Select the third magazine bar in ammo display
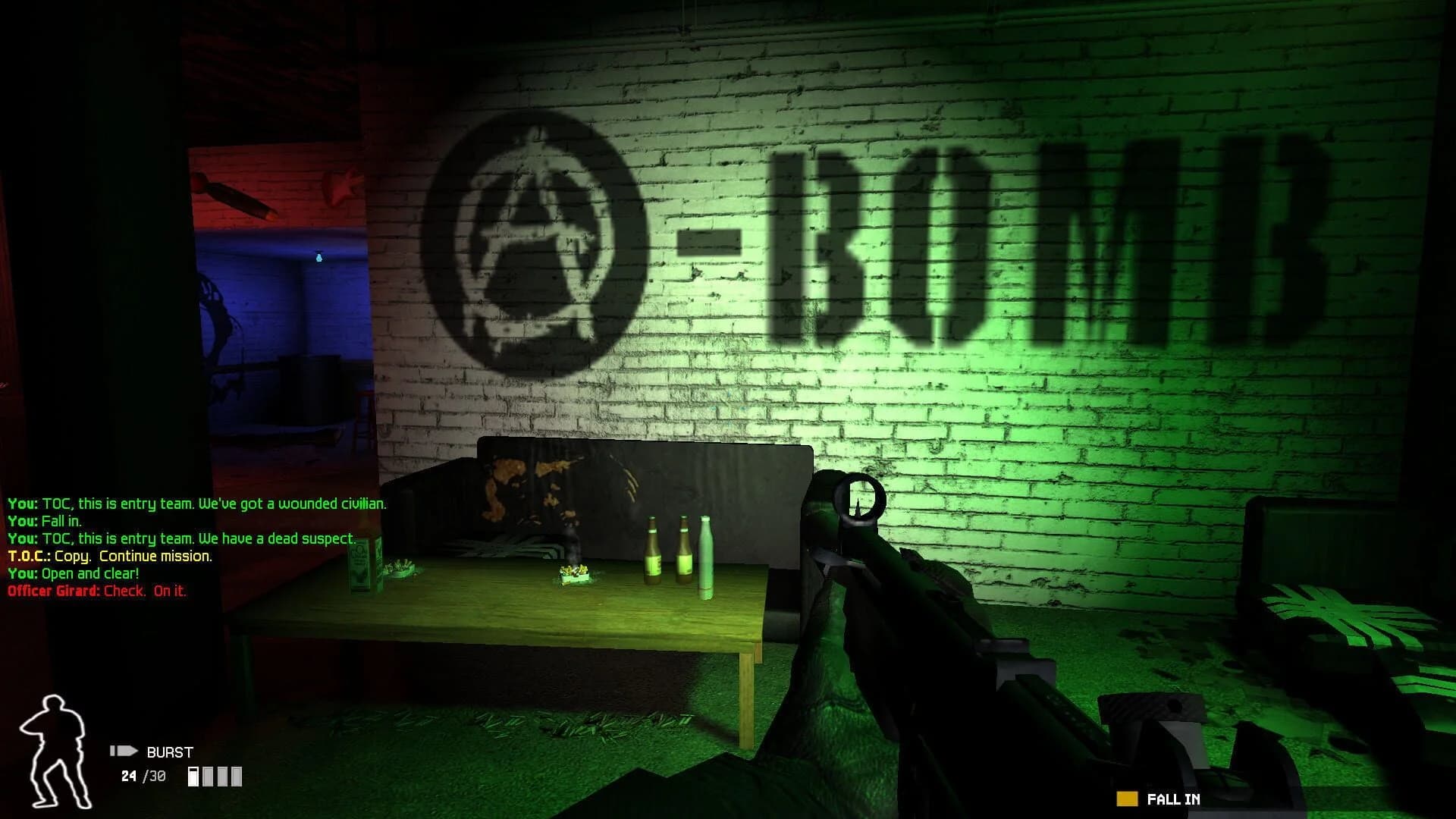The height and width of the screenshot is (819, 1456). coord(221,777)
